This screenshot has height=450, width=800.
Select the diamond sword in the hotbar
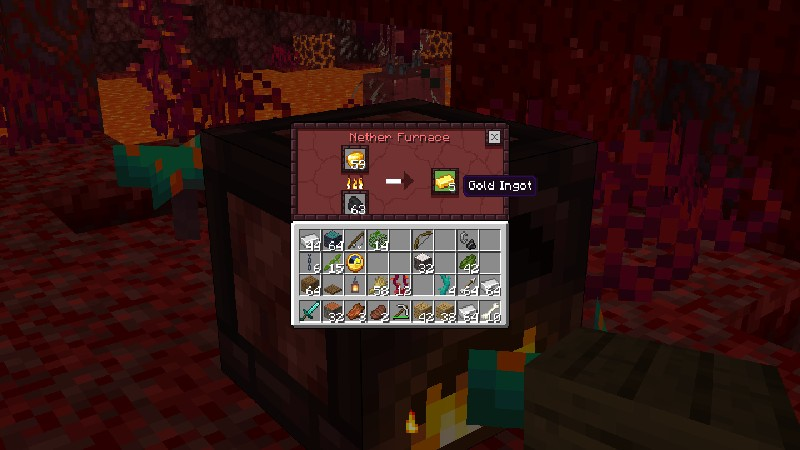pyautogui.click(x=308, y=312)
